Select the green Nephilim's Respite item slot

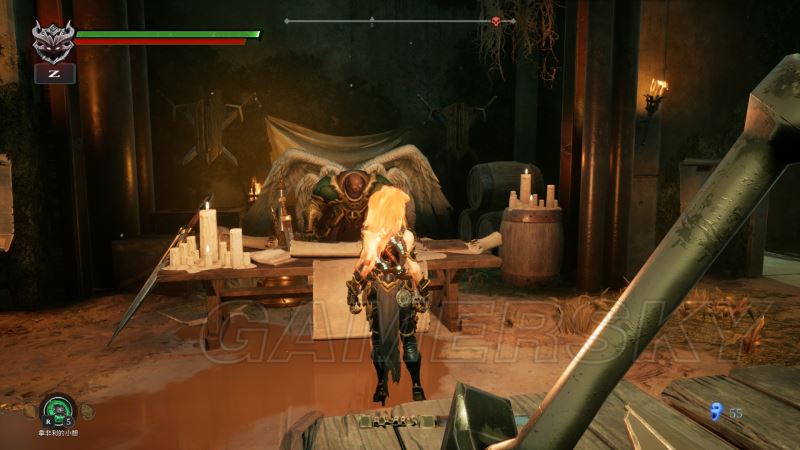59,409
